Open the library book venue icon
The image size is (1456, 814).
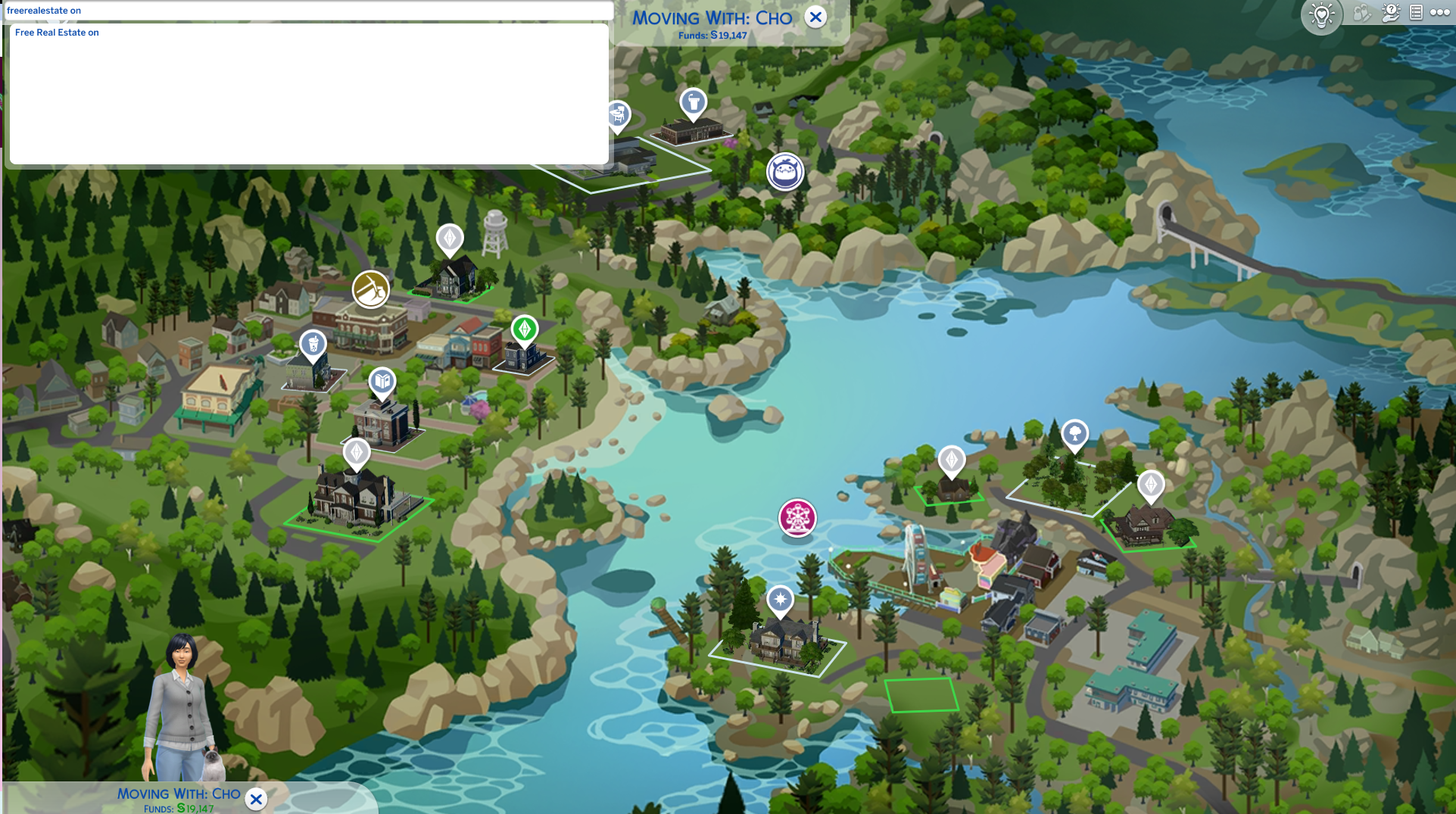(x=382, y=382)
